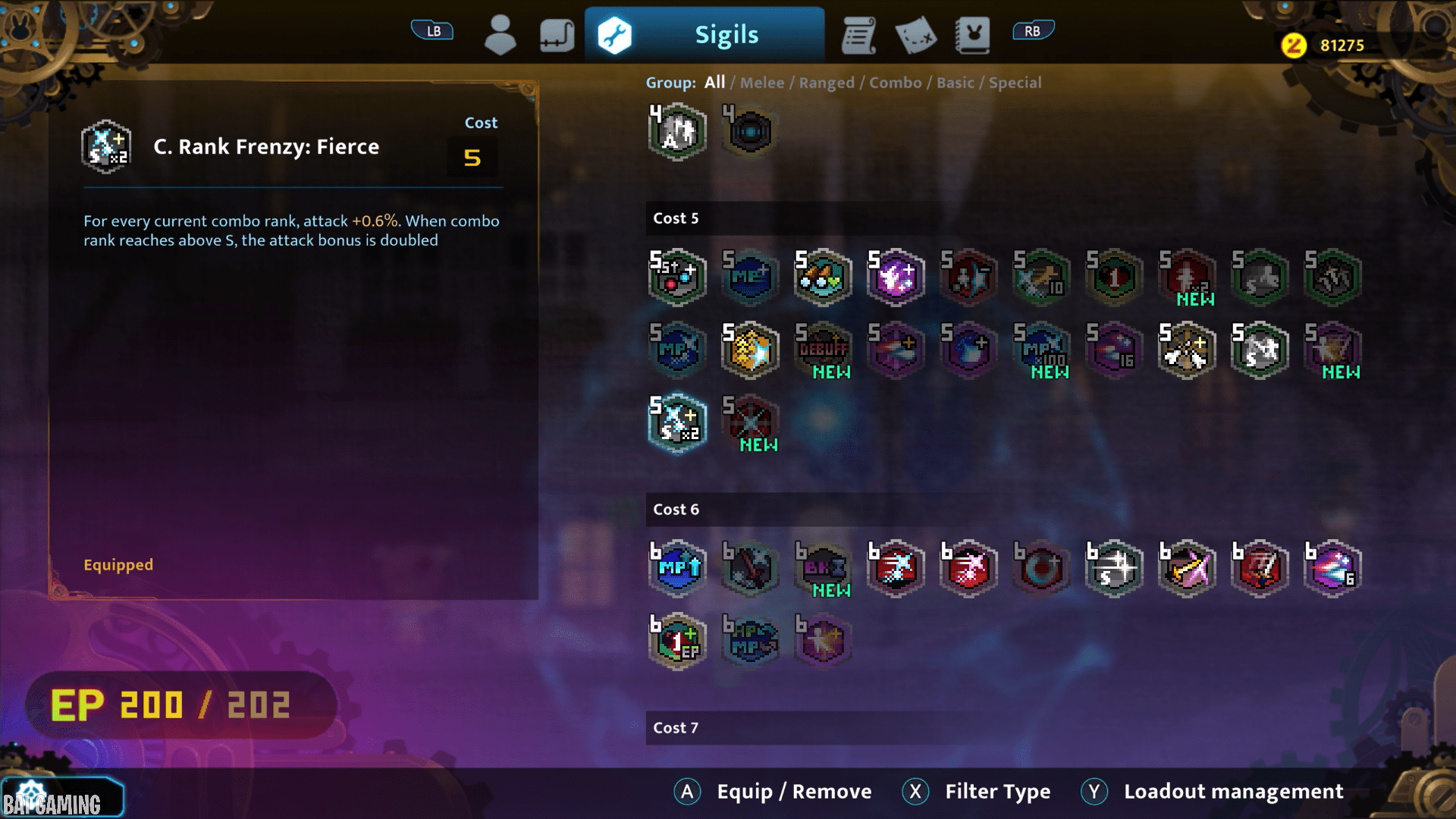This screenshot has height=819, width=1456.
Task: Select the cost 6 BK hourglass sigil
Action: tap(824, 569)
